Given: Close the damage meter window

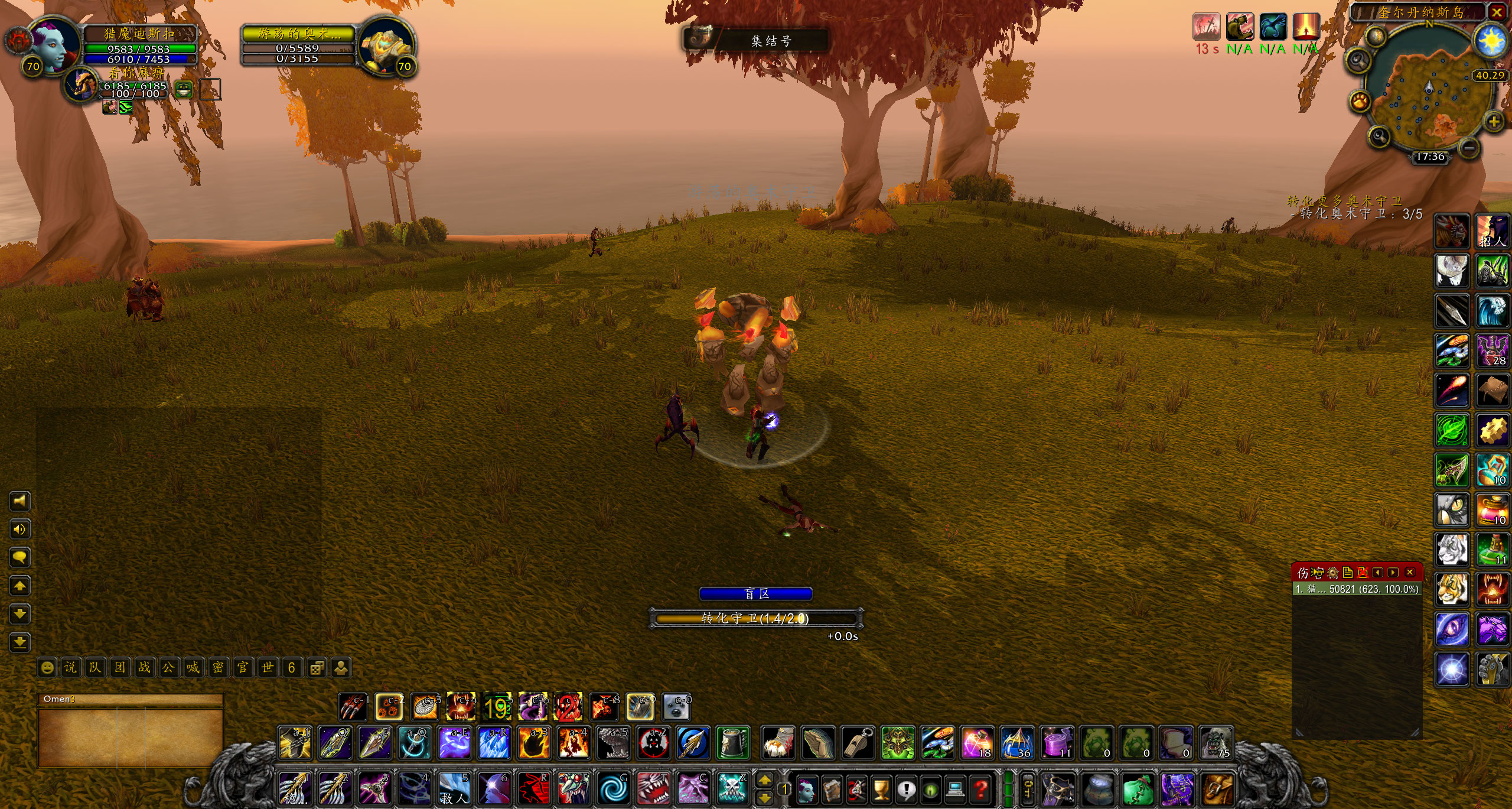Looking at the screenshot, I should point(1410,572).
